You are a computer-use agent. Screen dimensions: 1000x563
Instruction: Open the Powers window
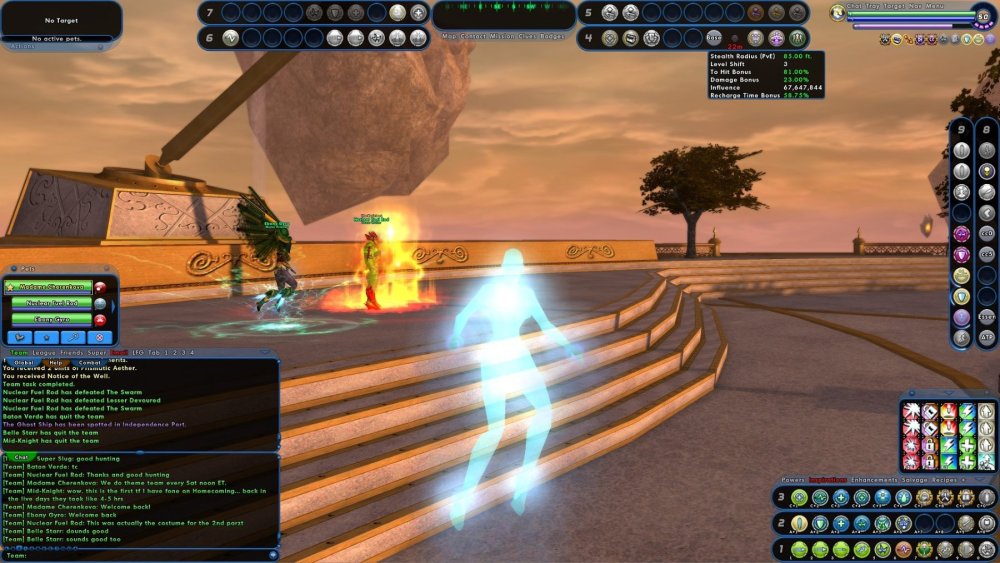792,480
